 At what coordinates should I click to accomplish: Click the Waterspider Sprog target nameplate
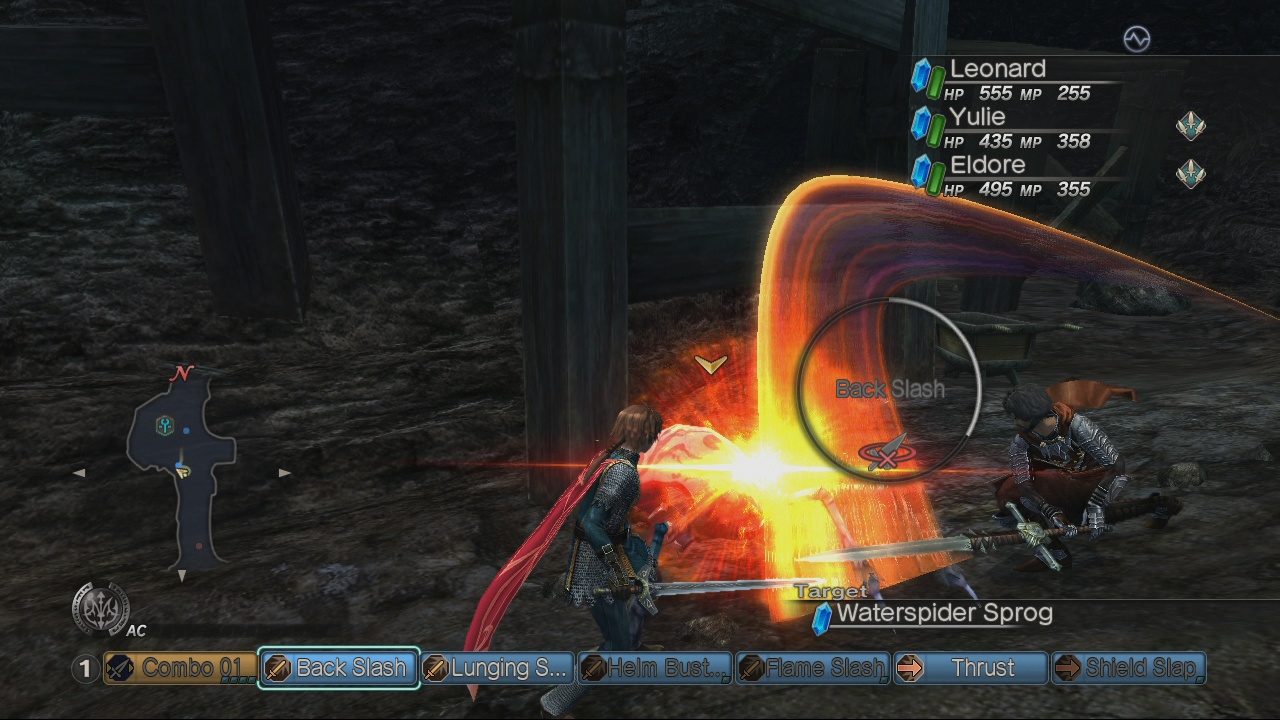click(945, 613)
